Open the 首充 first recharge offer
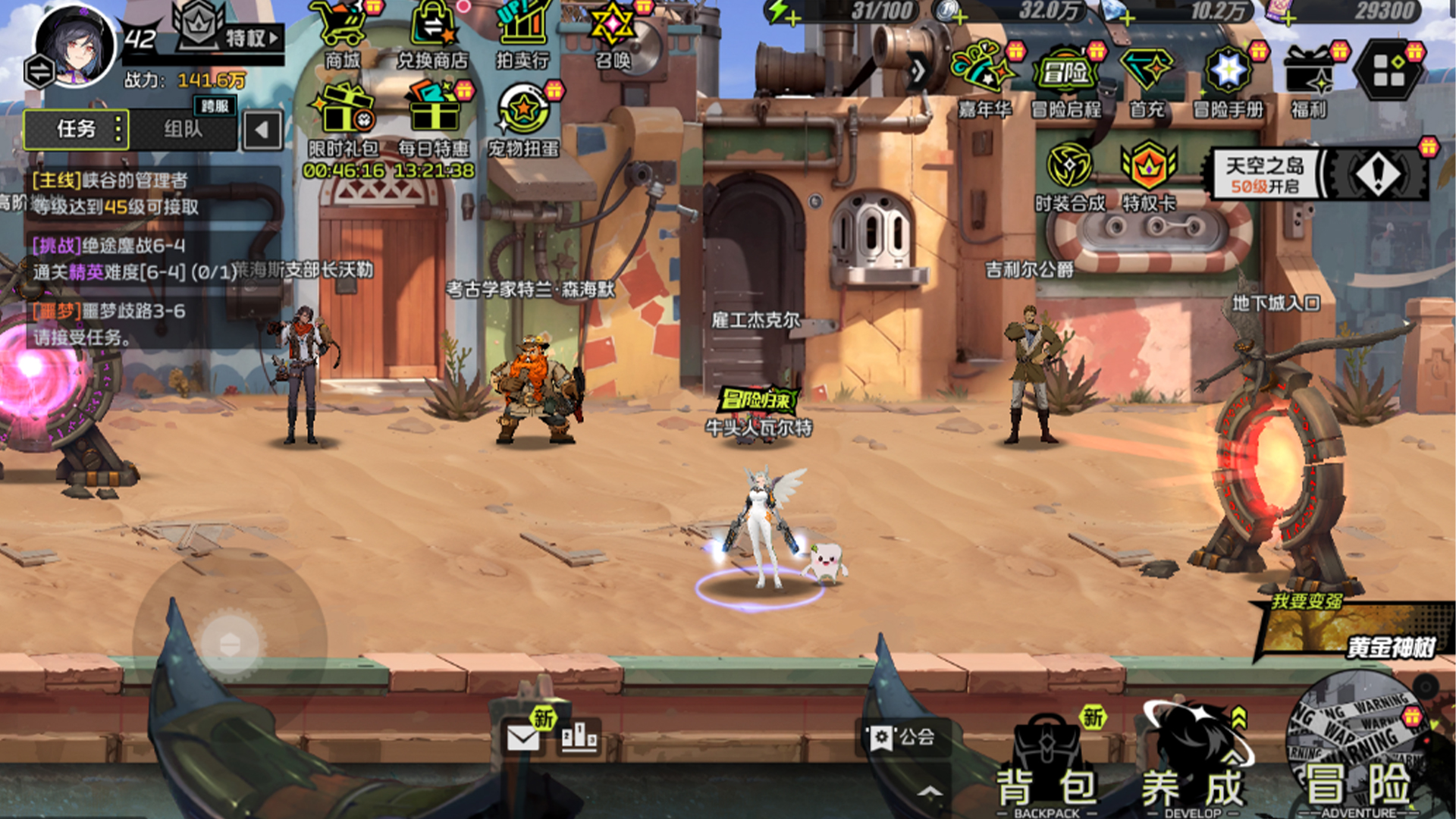The height and width of the screenshot is (819, 1456). tap(1147, 80)
